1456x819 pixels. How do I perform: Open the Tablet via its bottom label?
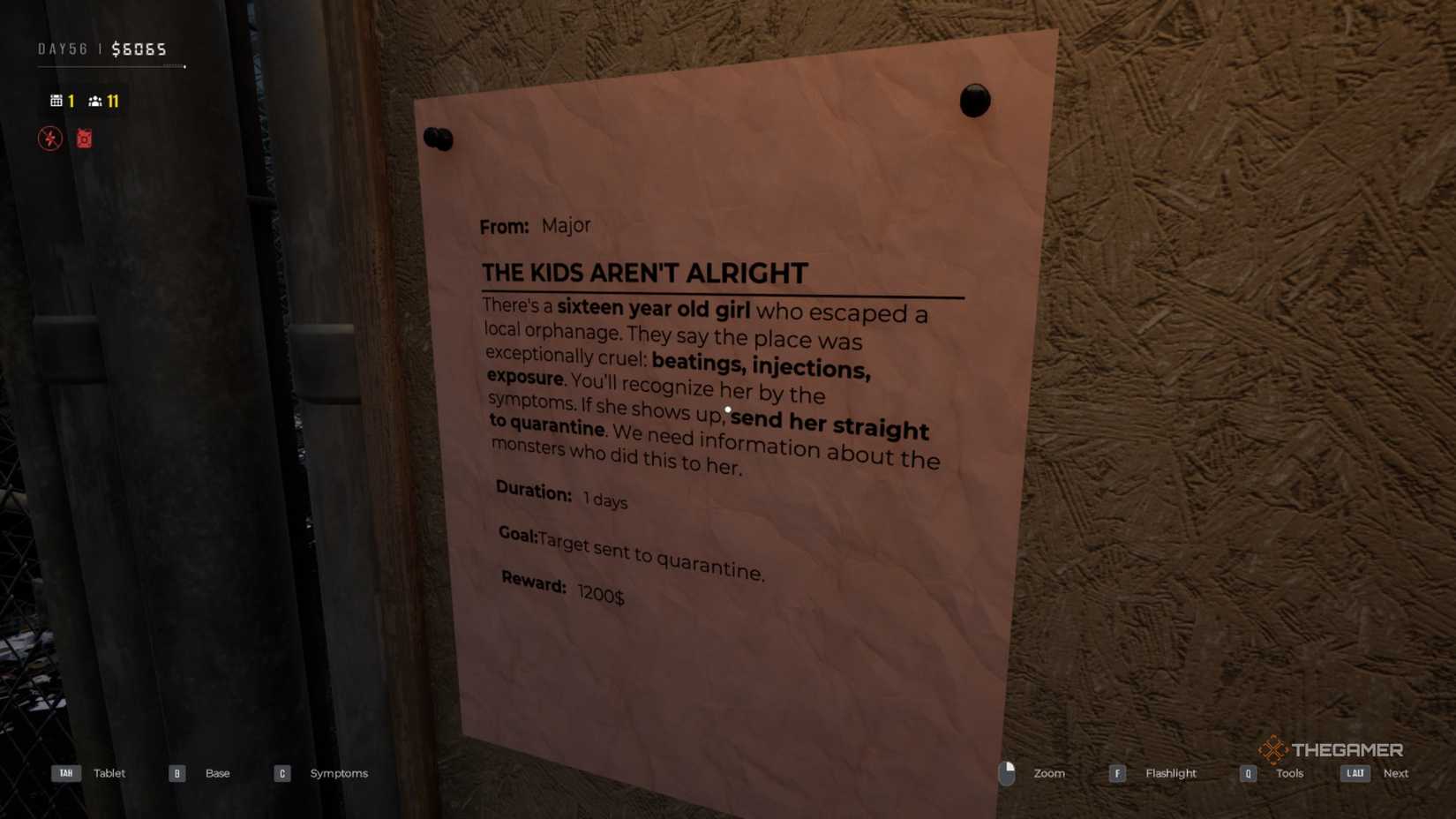pos(109,773)
